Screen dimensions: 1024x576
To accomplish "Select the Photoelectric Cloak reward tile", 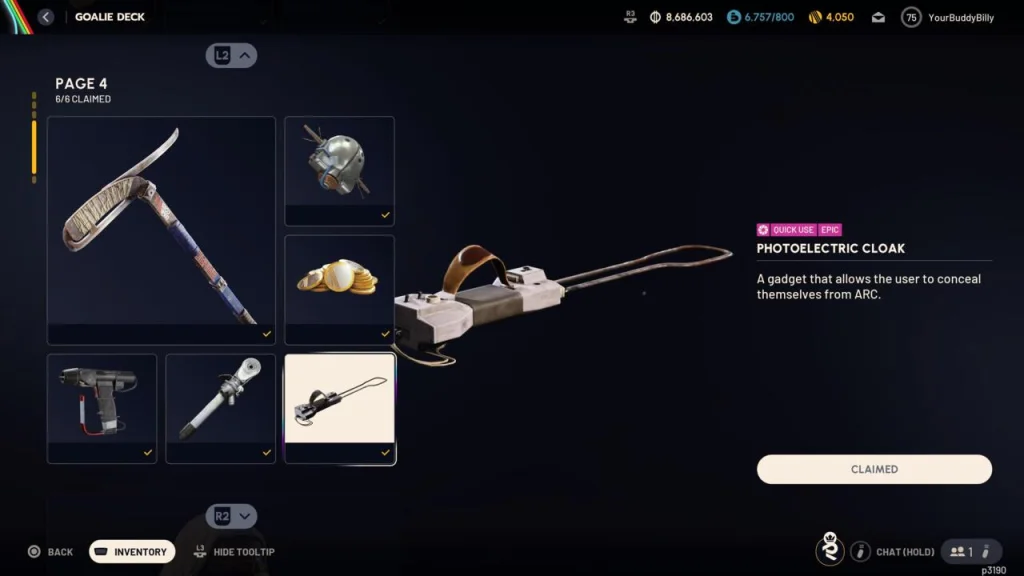I will click(339, 408).
